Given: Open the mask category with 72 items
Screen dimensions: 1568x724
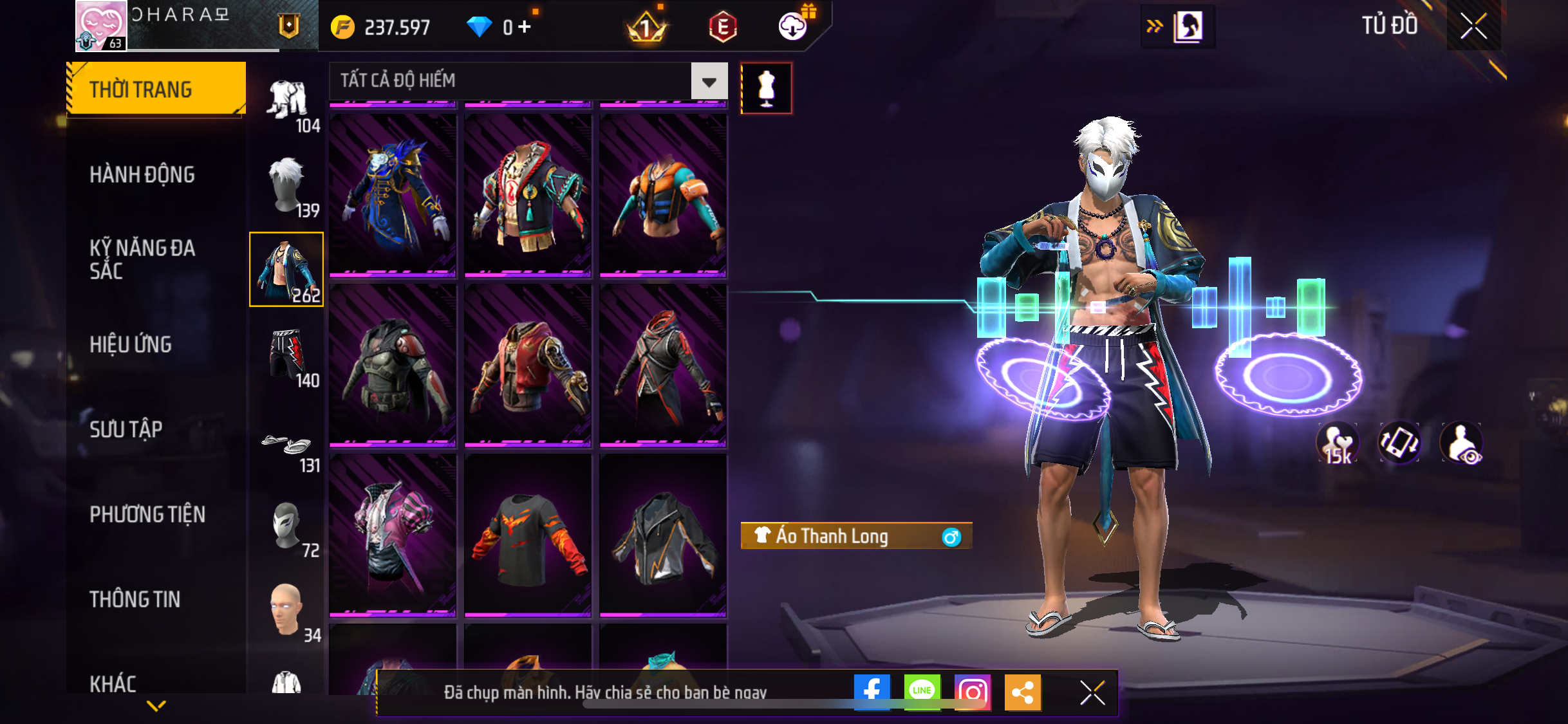Looking at the screenshot, I should [287, 527].
